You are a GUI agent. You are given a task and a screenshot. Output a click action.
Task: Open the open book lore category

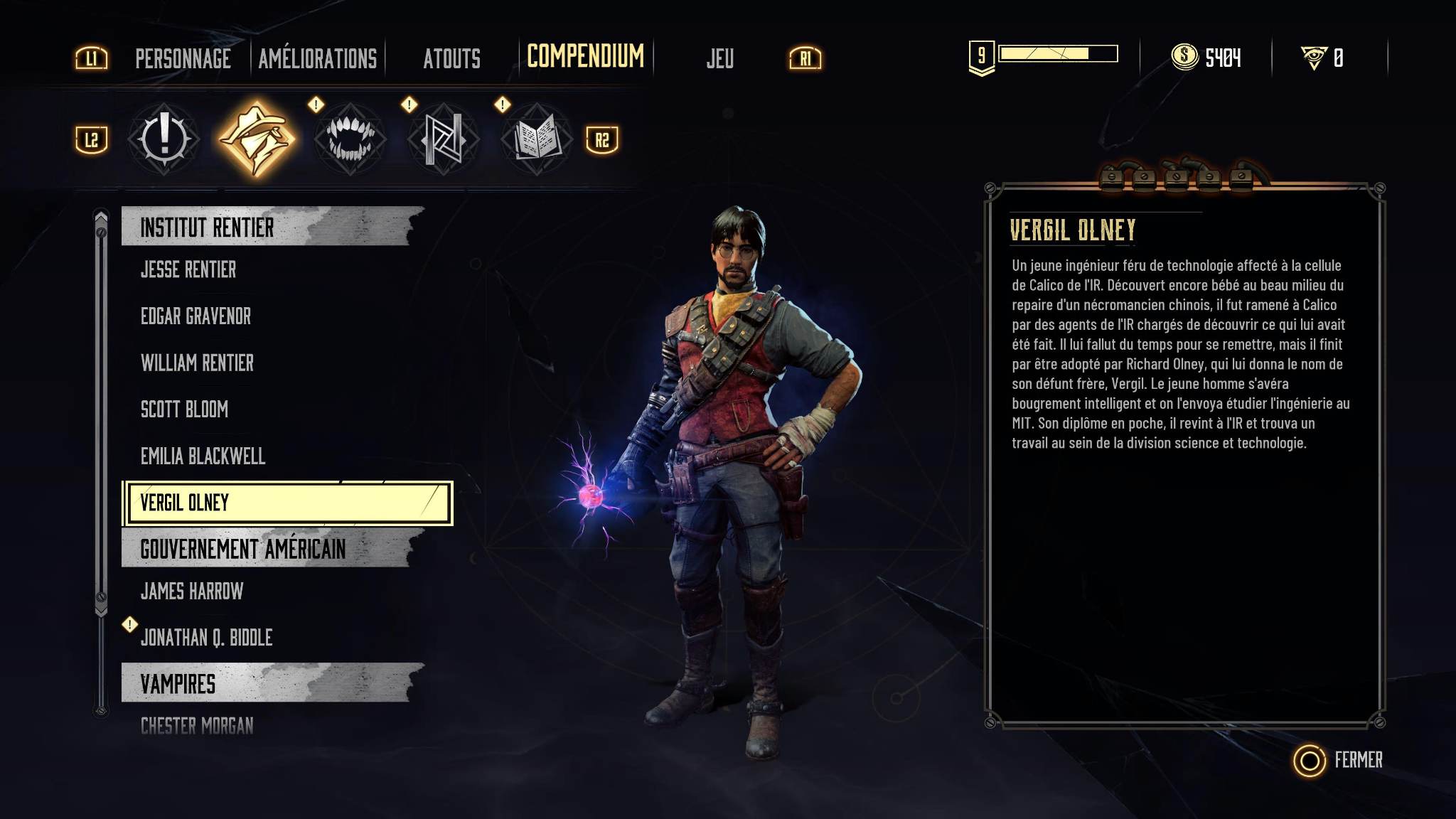click(536, 139)
